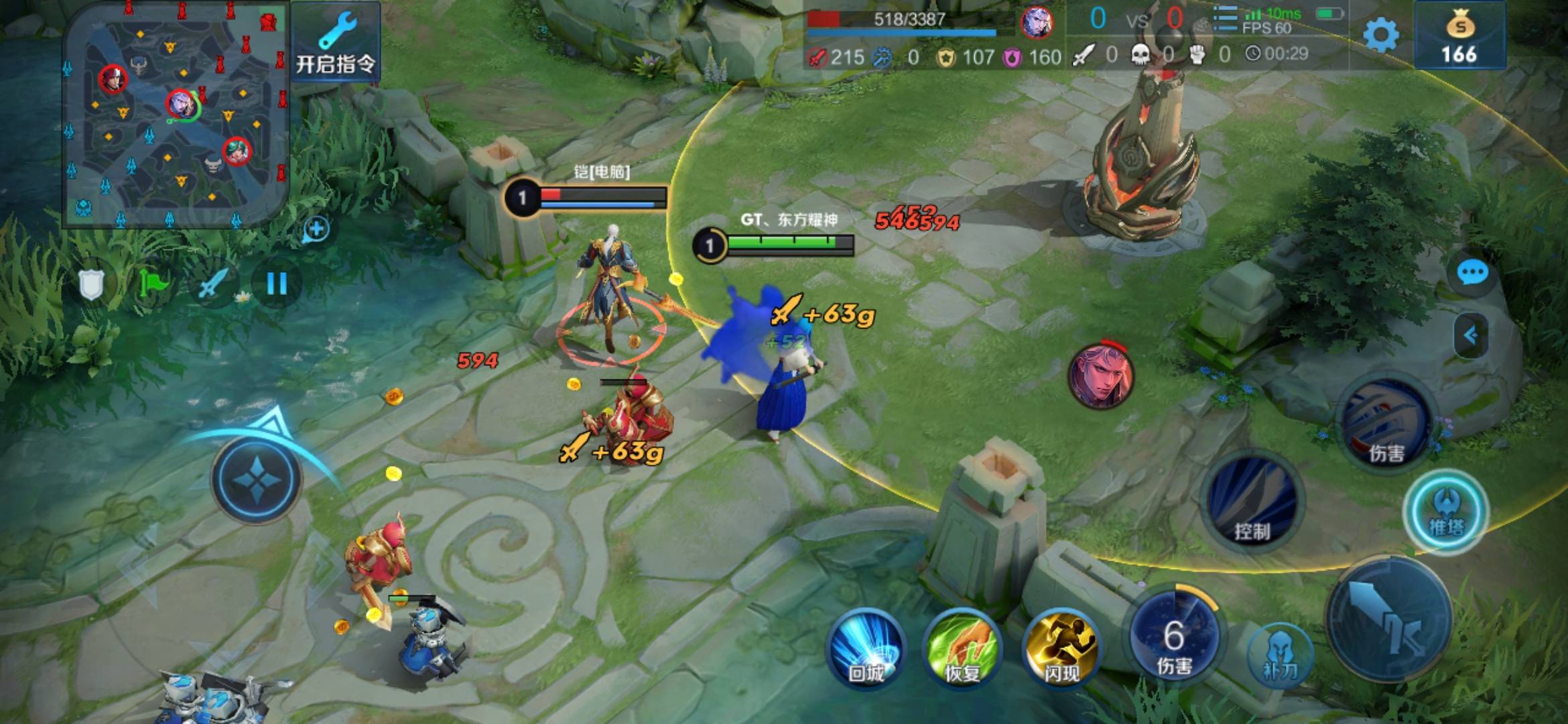The image size is (1568, 724).
Task: Pause using the pause icon
Action: pyautogui.click(x=277, y=284)
